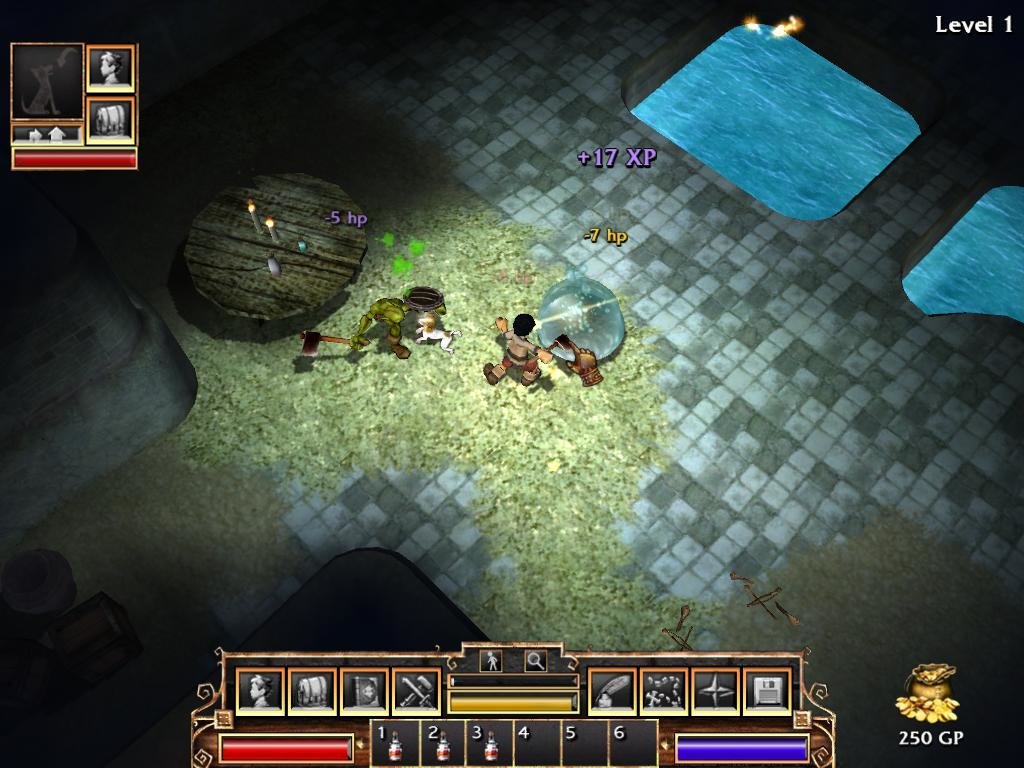The image size is (1024, 768).
Task: Use the potion in hotbar slot 3
Action: click(x=491, y=744)
